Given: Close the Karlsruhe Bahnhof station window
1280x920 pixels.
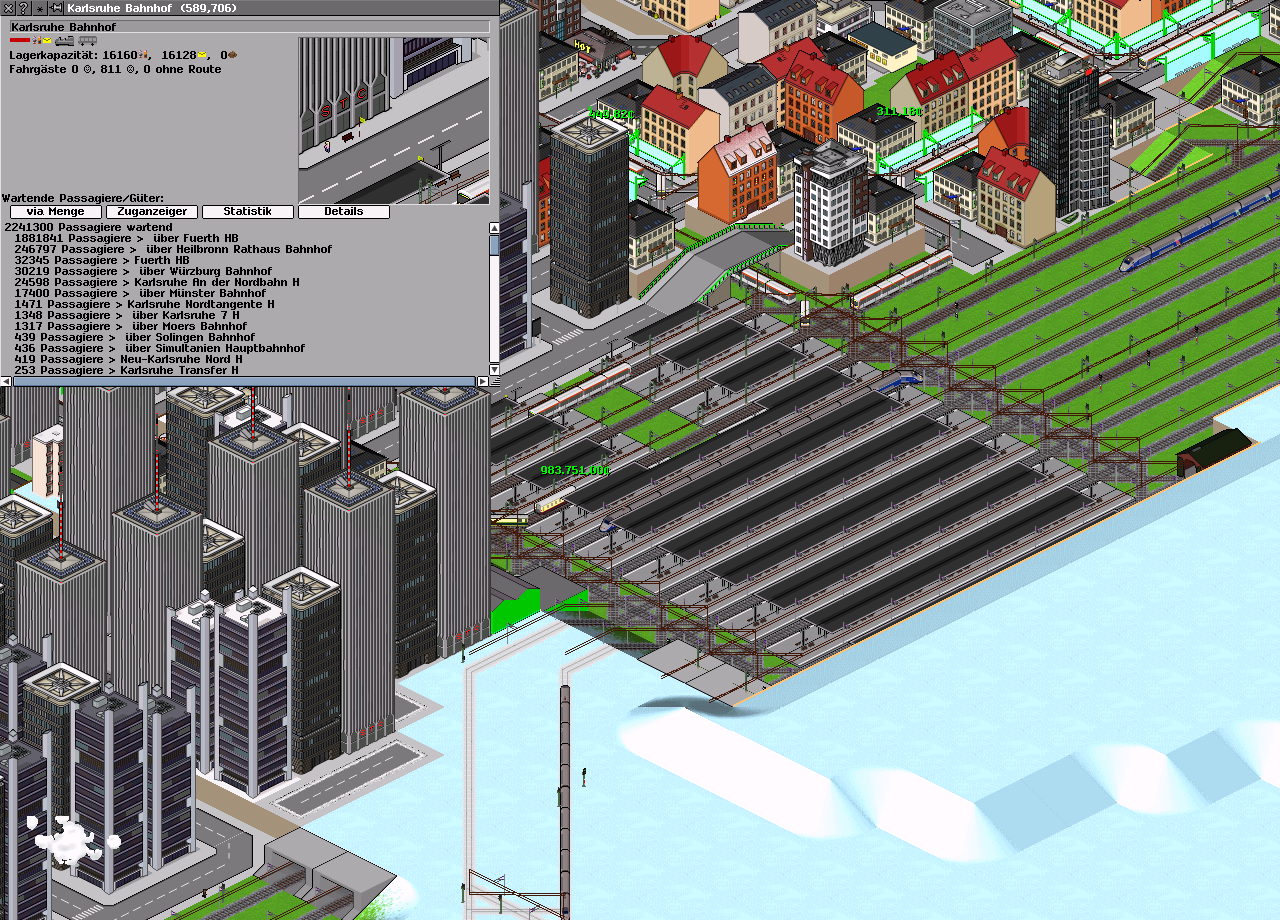Looking at the screenshot, I should click(8, 7).
